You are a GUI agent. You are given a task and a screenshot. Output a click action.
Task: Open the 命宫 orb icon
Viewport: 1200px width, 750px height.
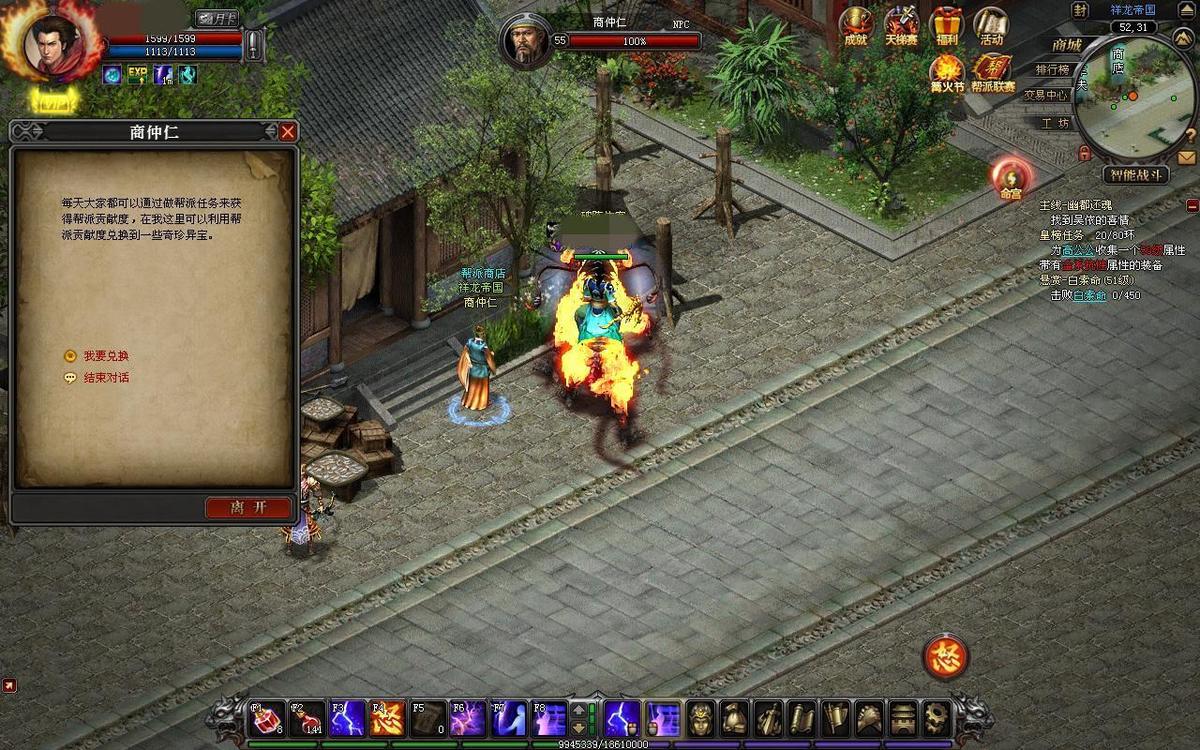[1010, 178]
